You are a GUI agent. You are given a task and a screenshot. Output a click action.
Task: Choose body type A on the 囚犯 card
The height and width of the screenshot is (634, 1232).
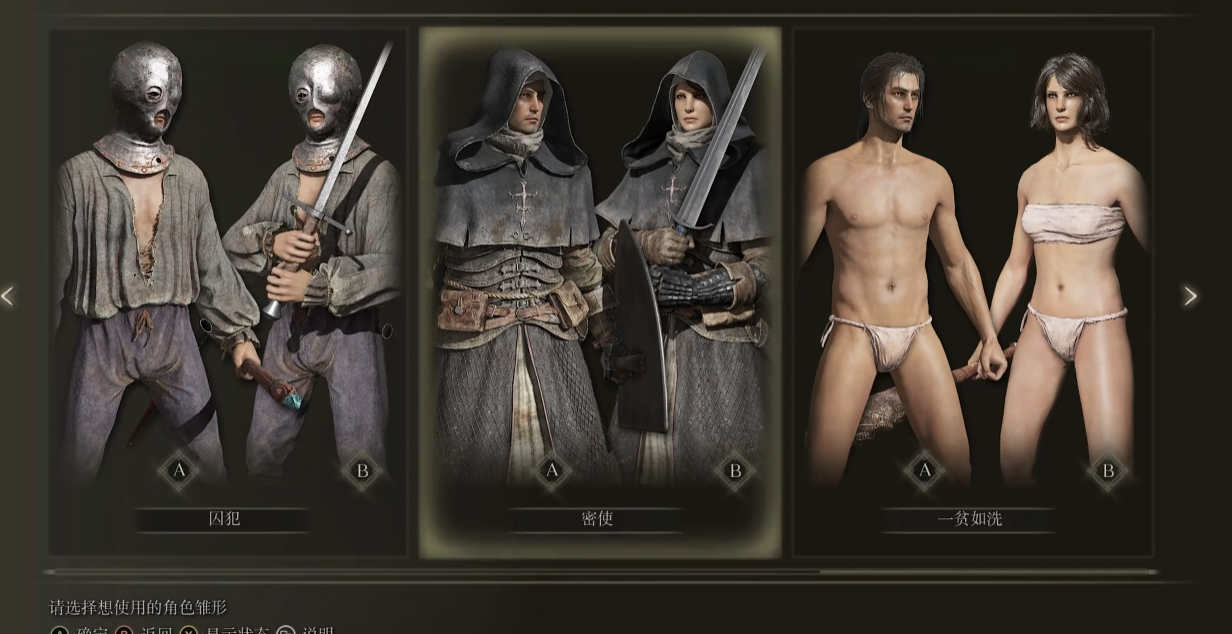[179, 471]
